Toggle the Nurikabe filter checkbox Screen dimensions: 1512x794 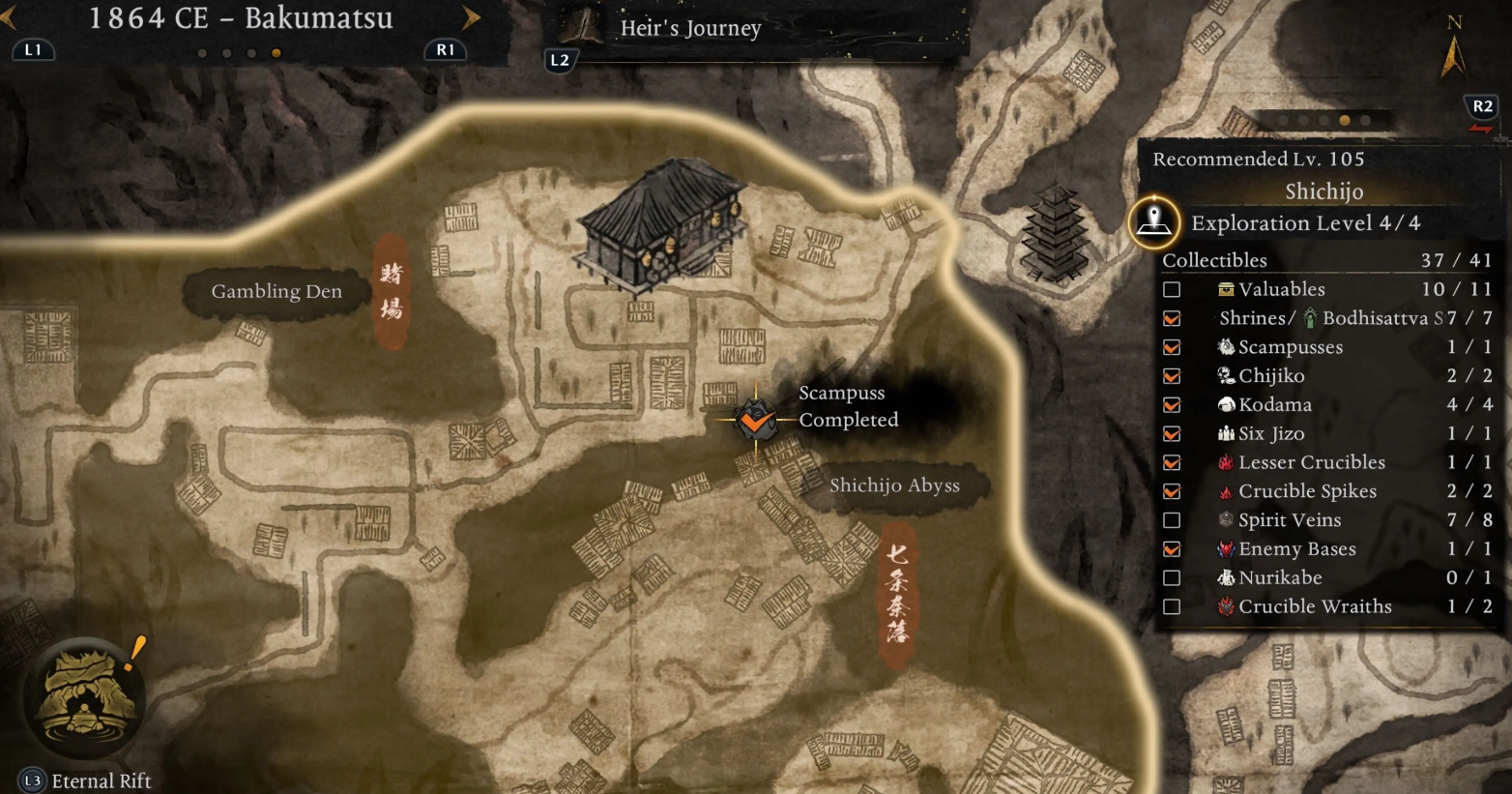(x=1172, y=578)
